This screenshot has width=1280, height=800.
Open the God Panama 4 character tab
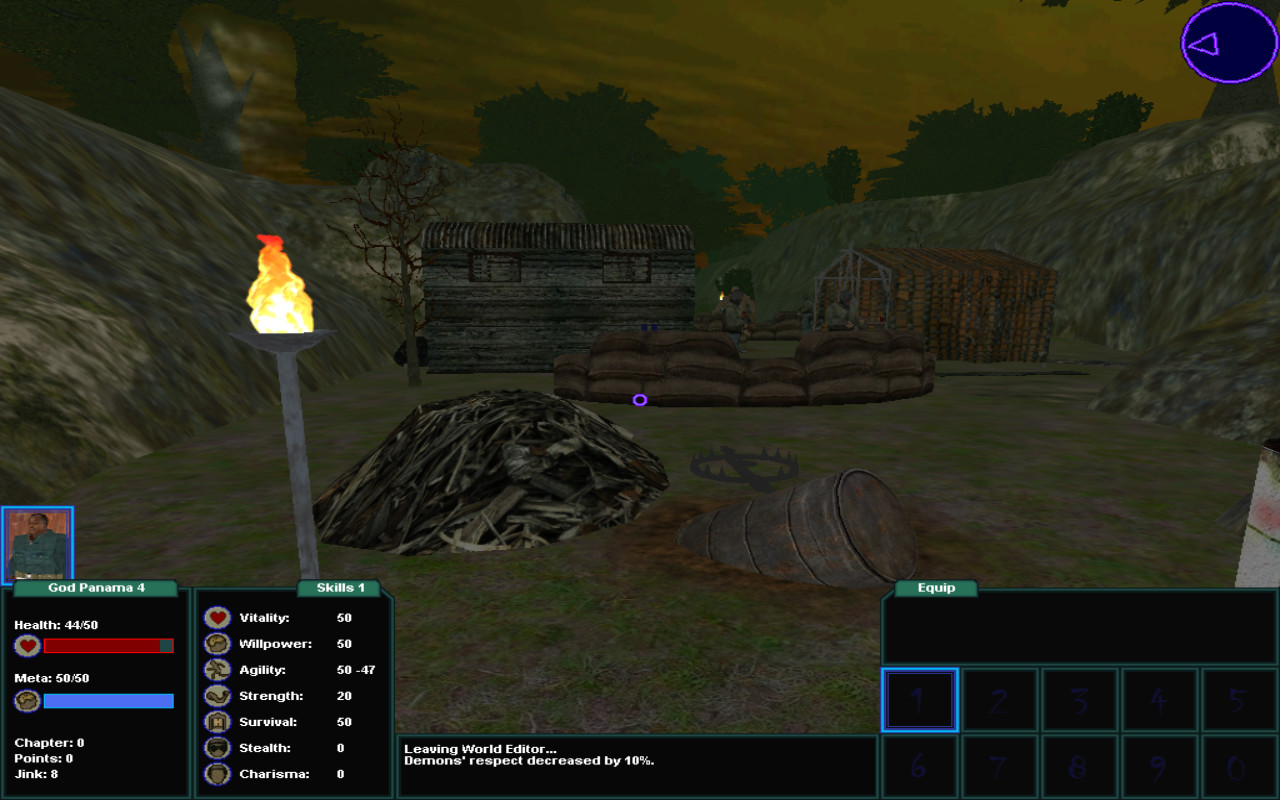tap(95, 588)
